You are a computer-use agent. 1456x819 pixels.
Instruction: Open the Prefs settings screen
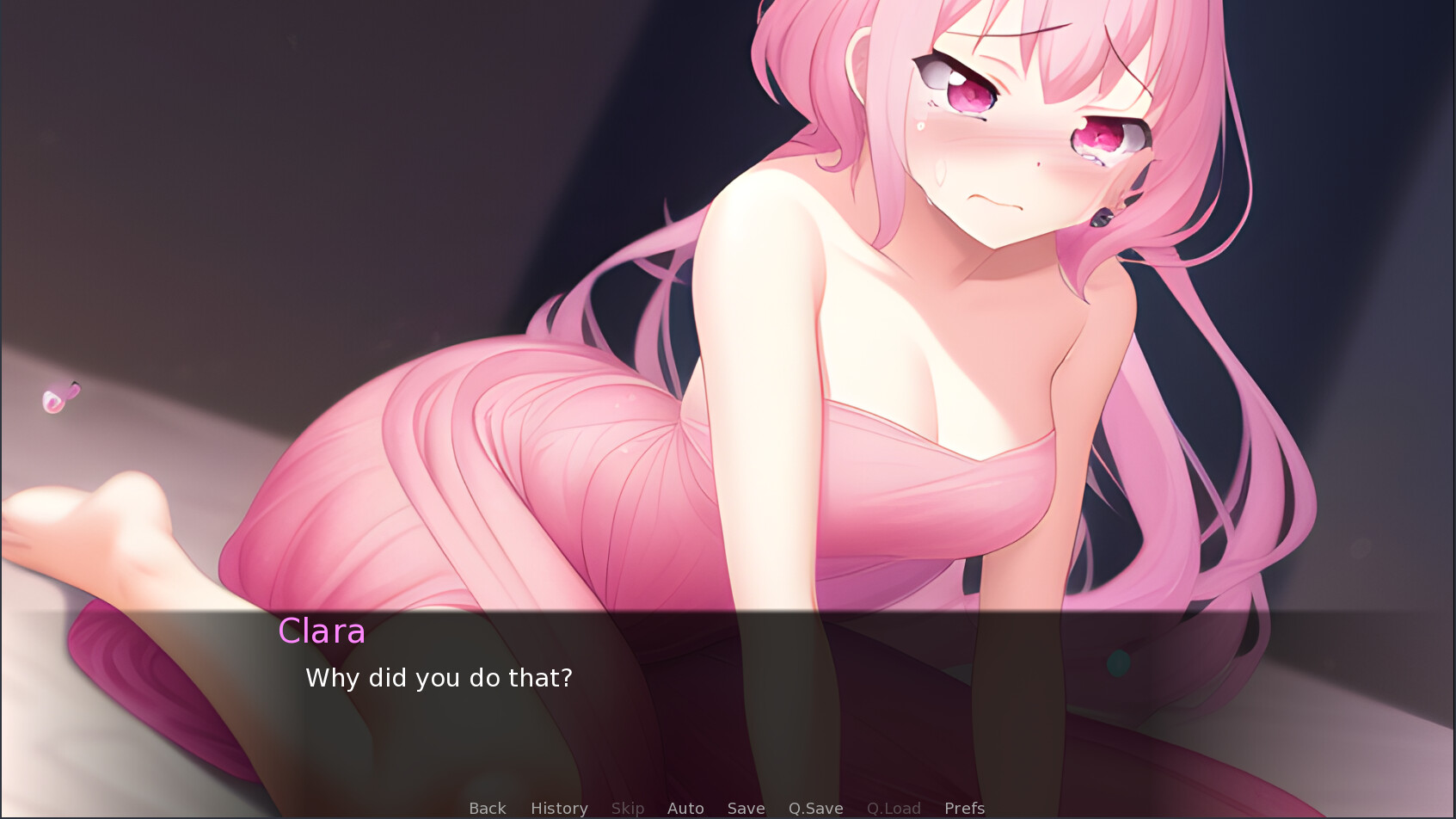(x=964, y=808)
